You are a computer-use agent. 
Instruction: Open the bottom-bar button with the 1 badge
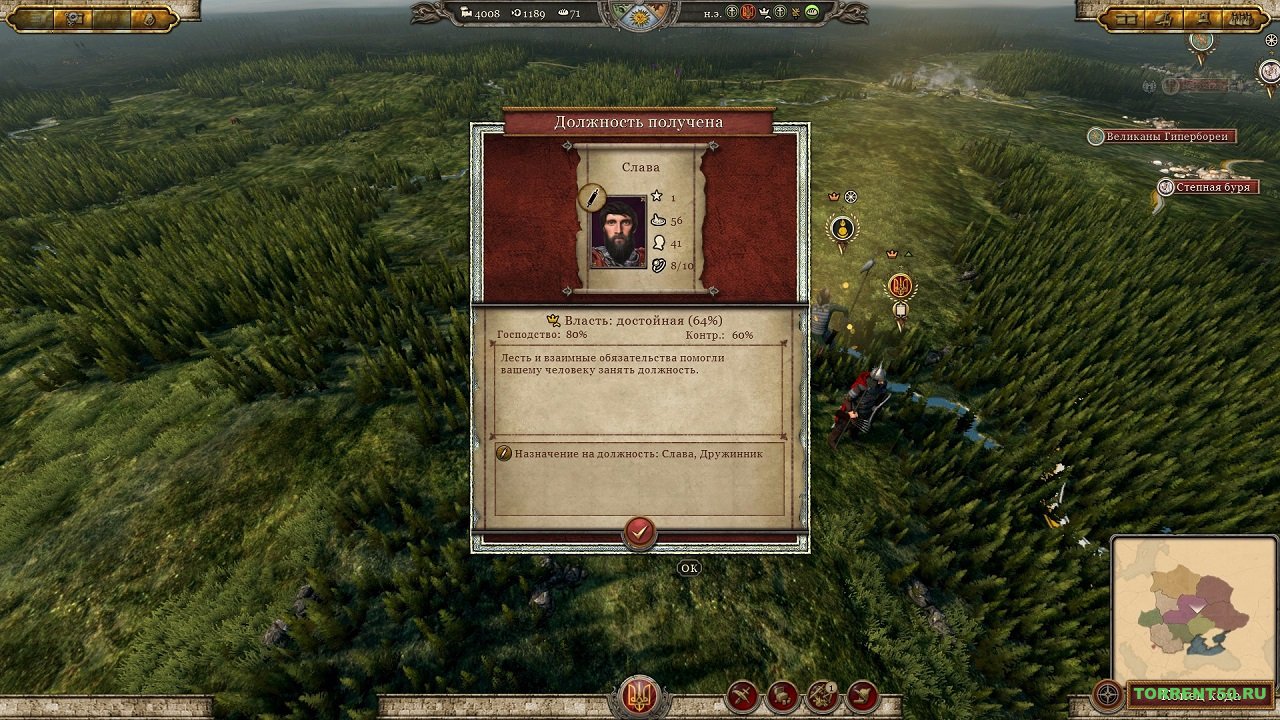(822, 696)
